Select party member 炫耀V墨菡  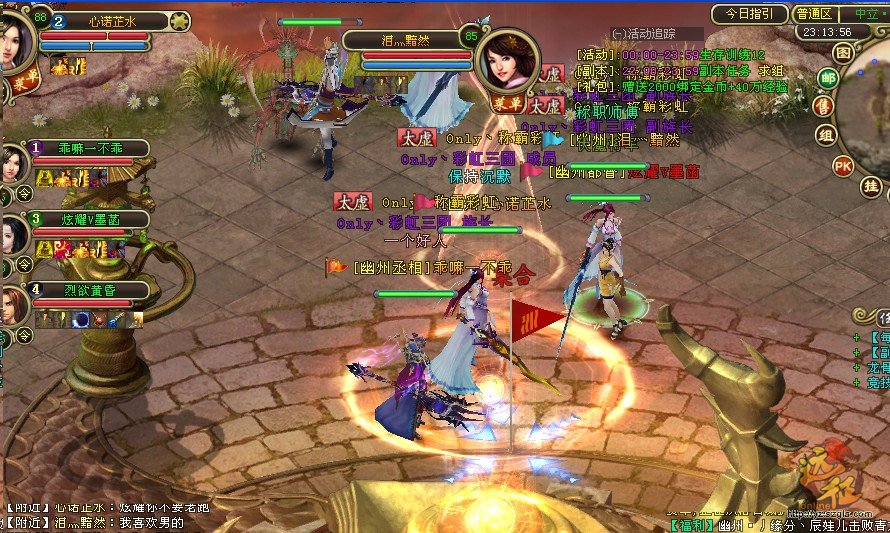pos(88,219)
